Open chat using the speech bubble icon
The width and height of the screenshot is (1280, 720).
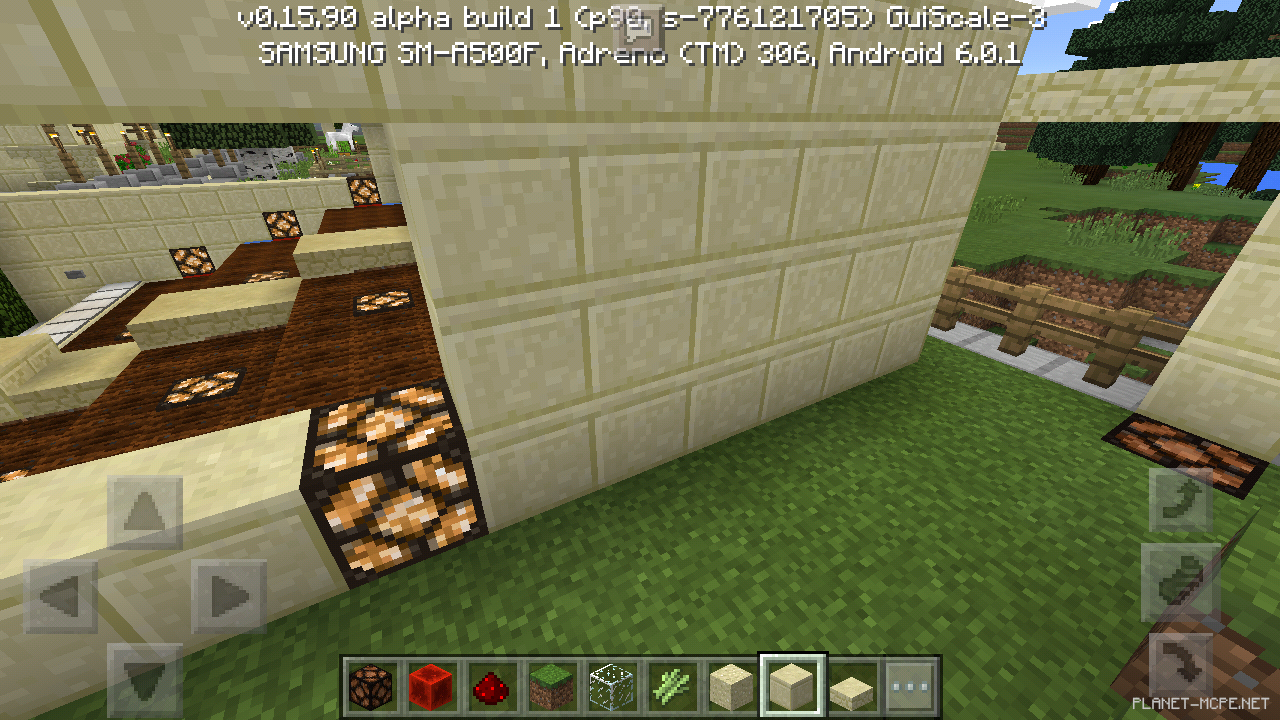point(640,28)
